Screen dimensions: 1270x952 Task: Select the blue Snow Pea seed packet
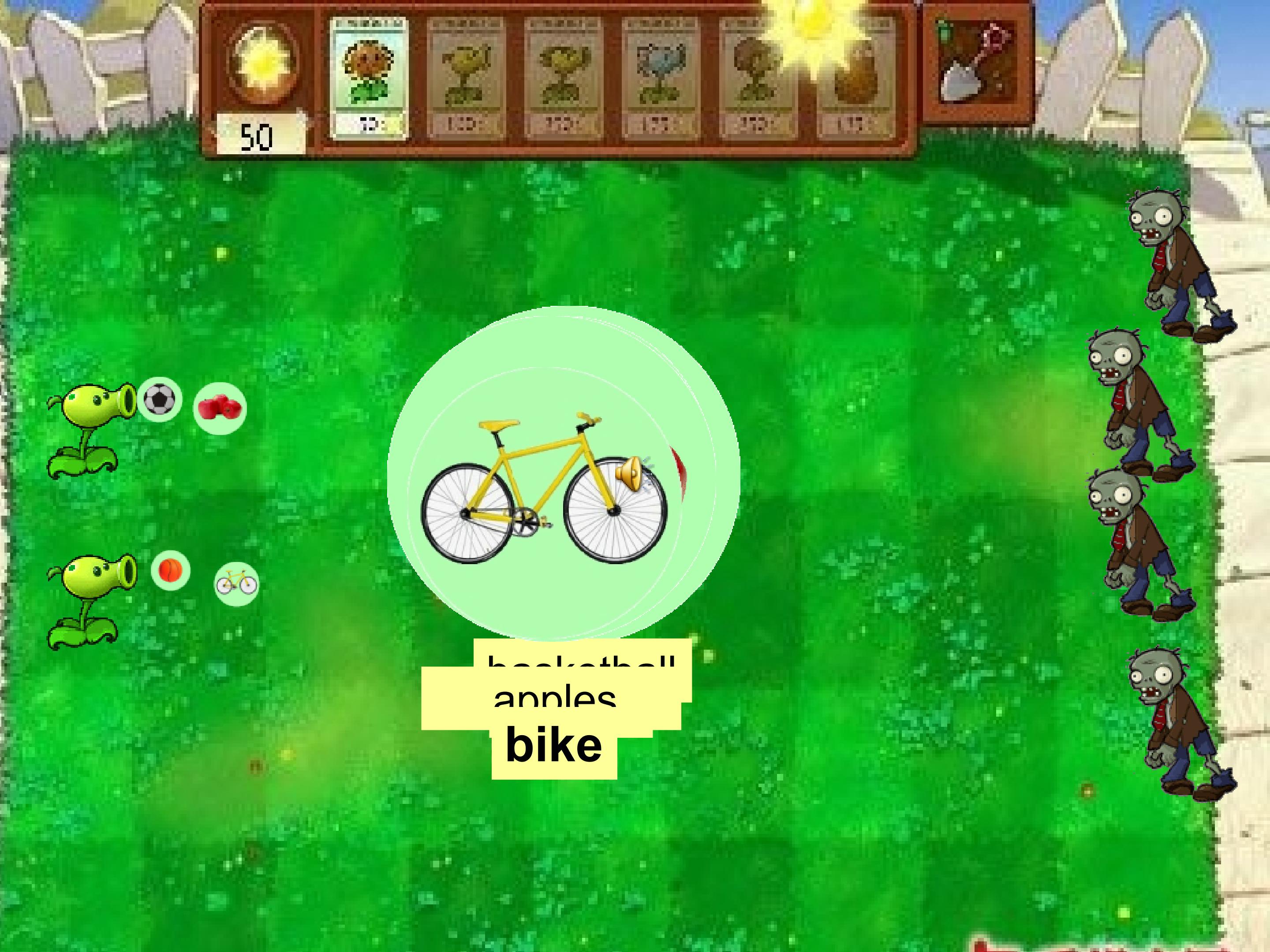click(660, 78)
